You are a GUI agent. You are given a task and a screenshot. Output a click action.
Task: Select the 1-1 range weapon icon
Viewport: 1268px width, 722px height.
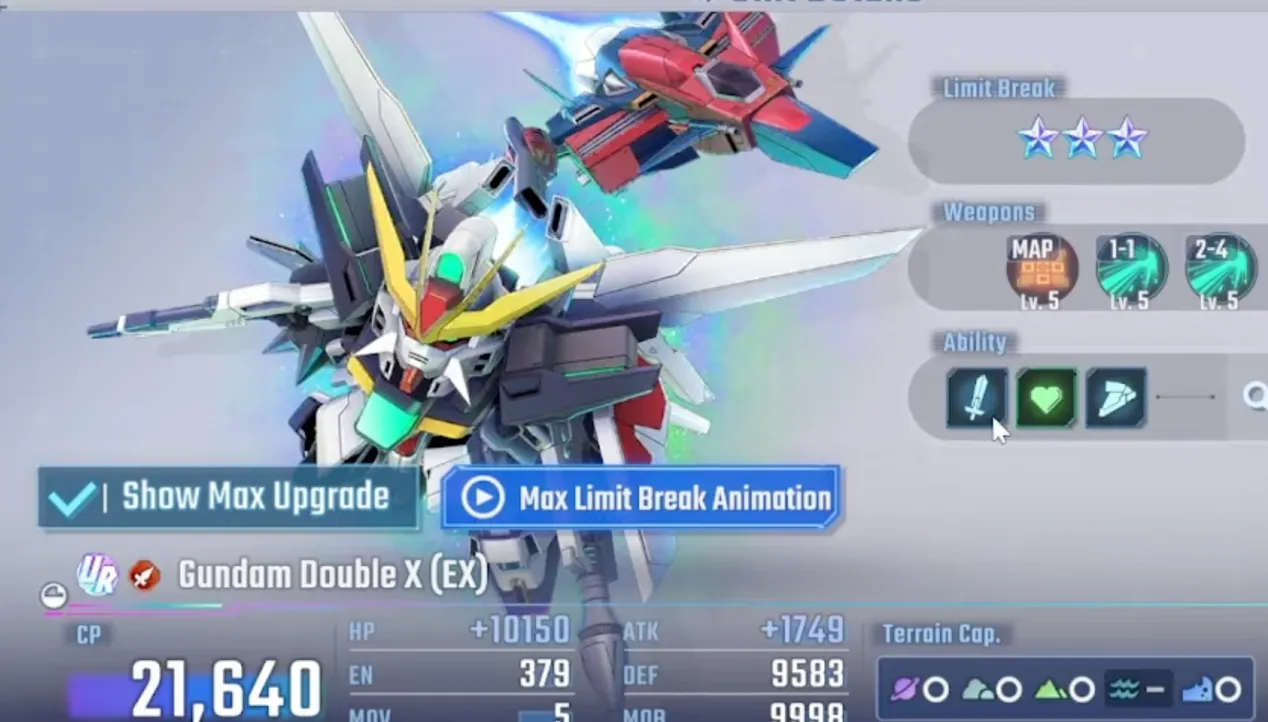[1130, 268]
